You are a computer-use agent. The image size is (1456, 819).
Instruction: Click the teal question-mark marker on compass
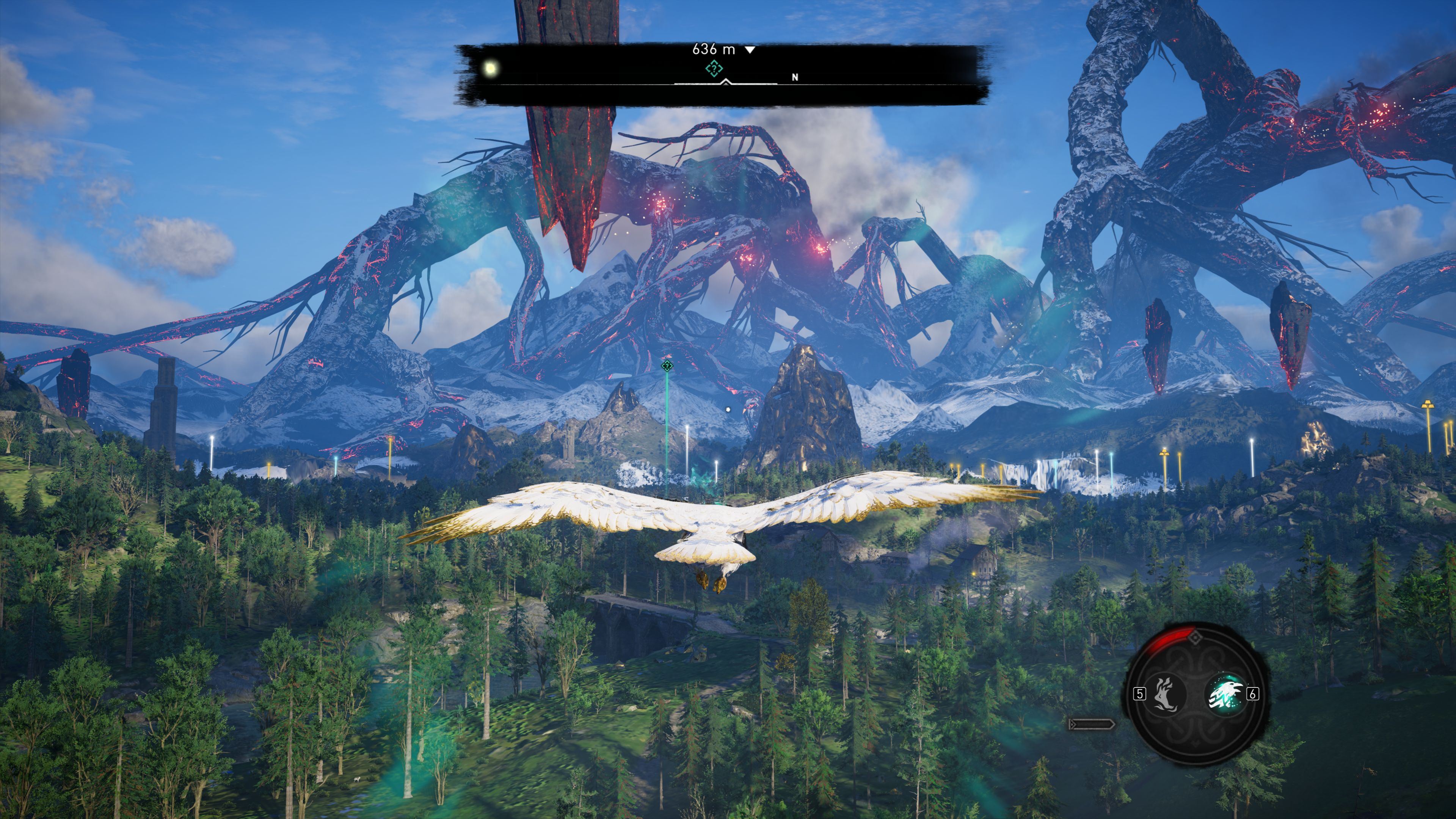coord(714,69)
